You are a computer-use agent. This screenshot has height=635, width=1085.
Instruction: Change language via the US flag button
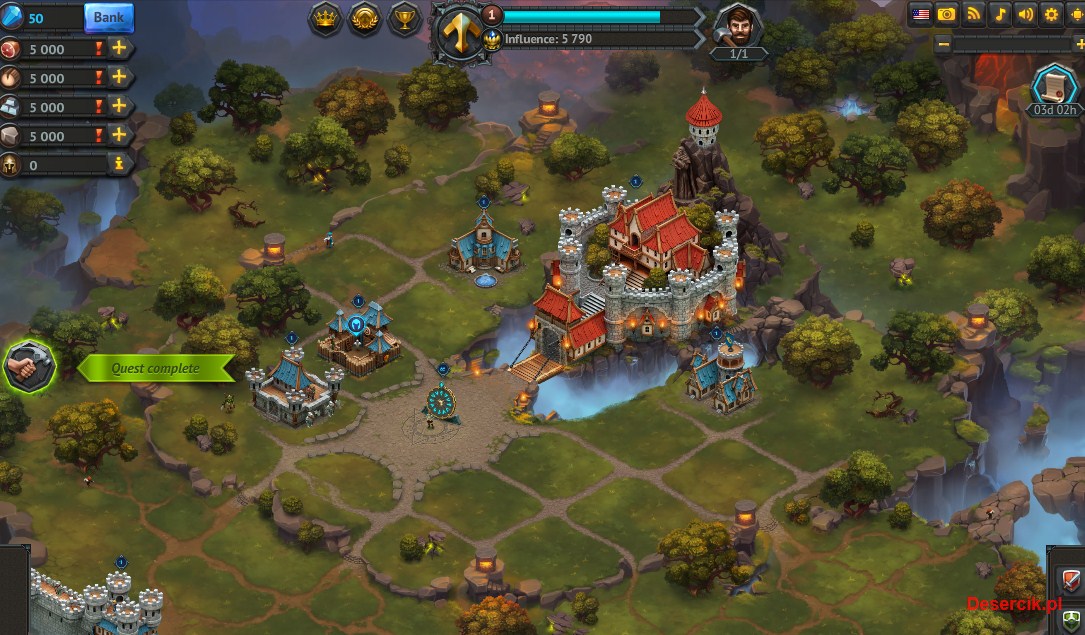[921, 14]
